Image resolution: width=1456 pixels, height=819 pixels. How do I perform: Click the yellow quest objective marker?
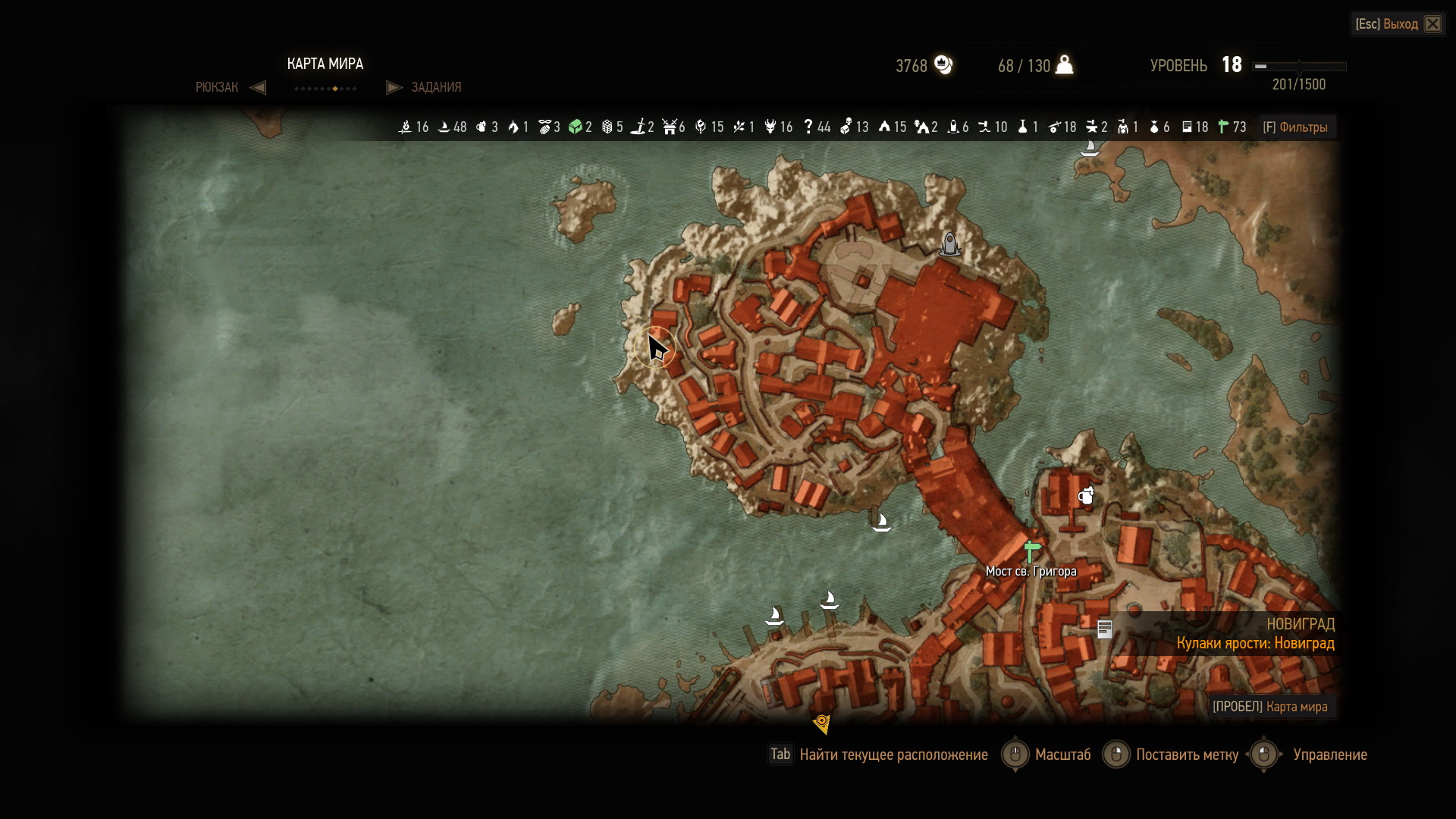coord(822,723)
